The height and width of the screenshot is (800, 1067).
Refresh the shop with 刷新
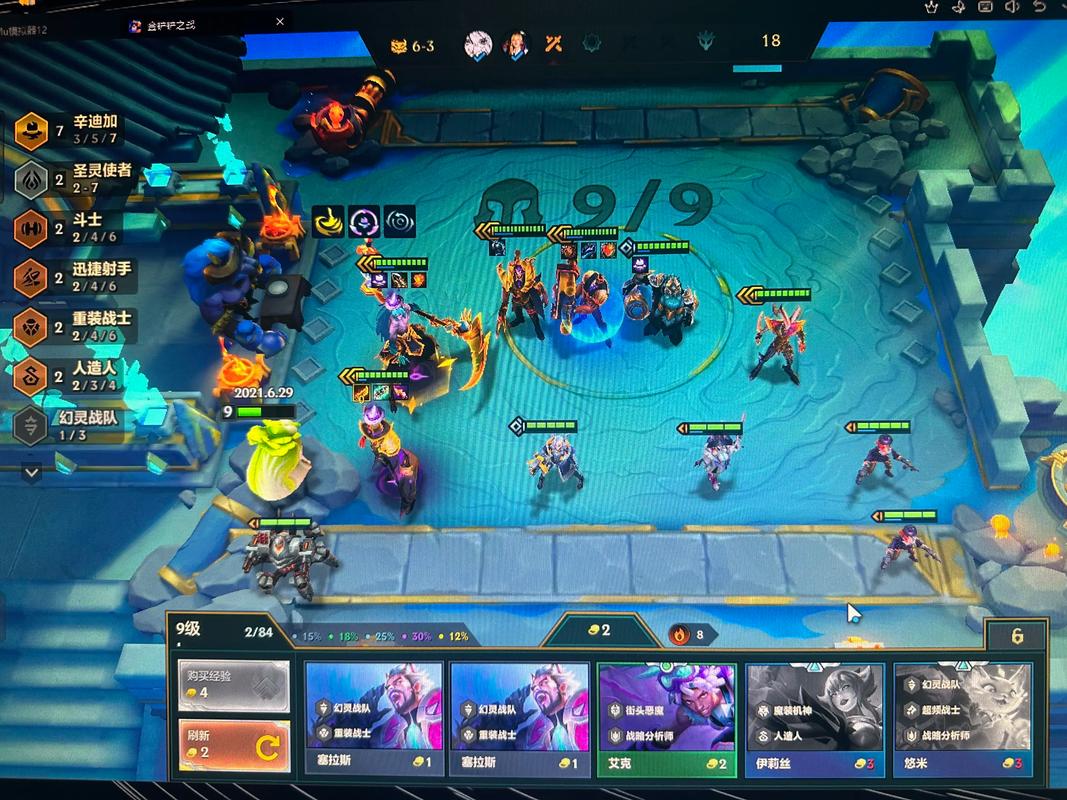(x=234, y=744)
